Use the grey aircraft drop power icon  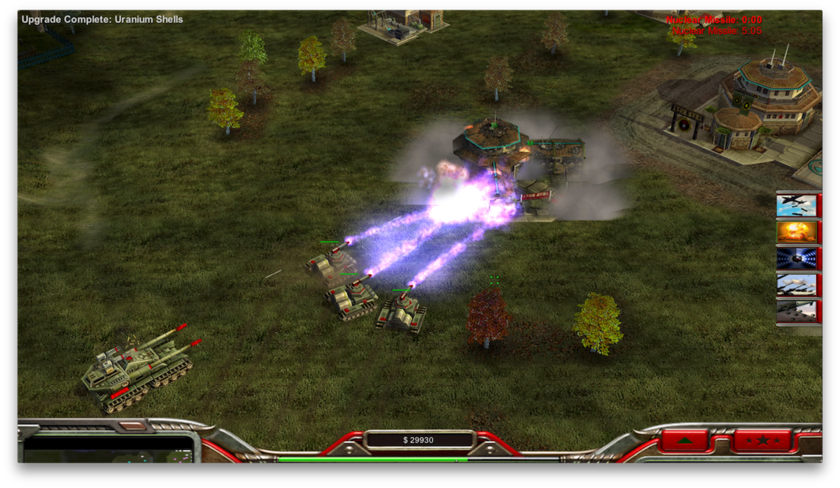[798, 310]
